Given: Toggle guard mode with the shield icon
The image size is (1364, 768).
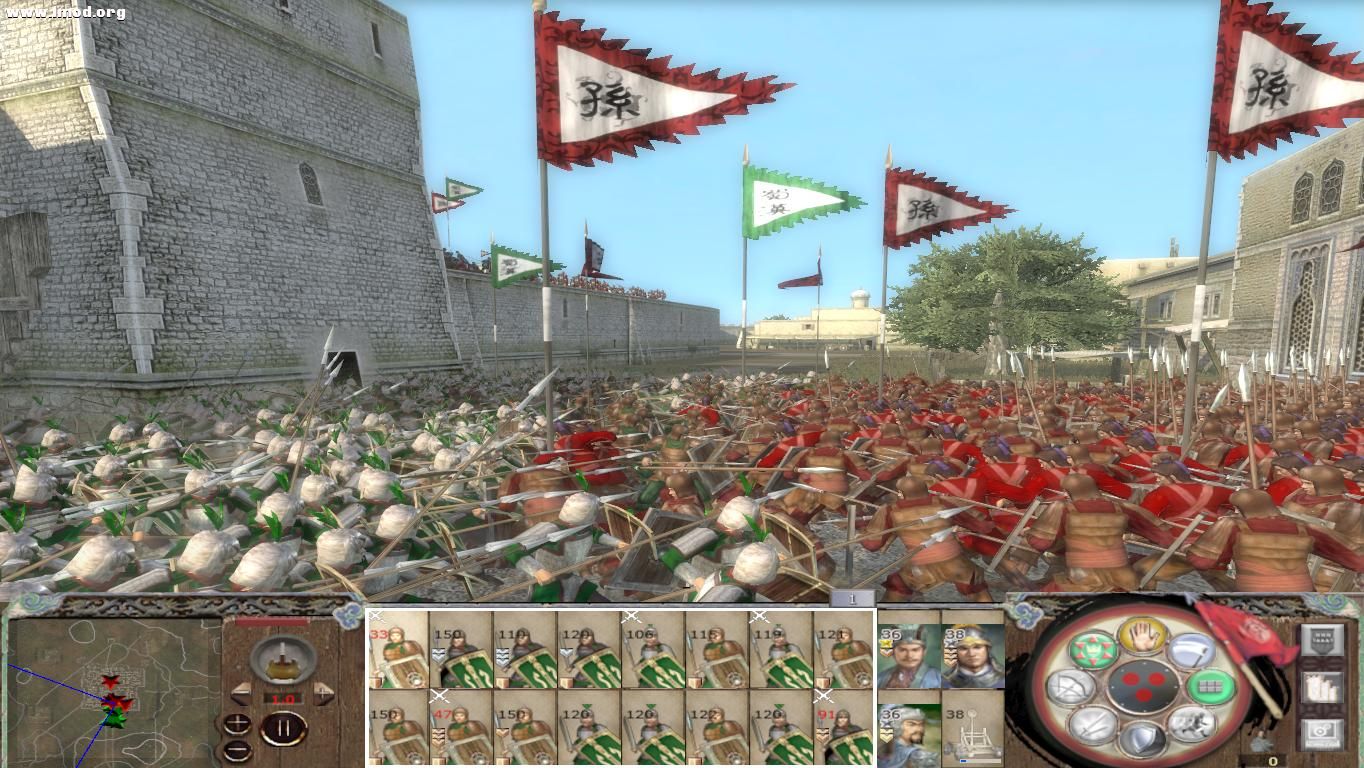Looking at the screenshot, I should (x=1142, y=740).
